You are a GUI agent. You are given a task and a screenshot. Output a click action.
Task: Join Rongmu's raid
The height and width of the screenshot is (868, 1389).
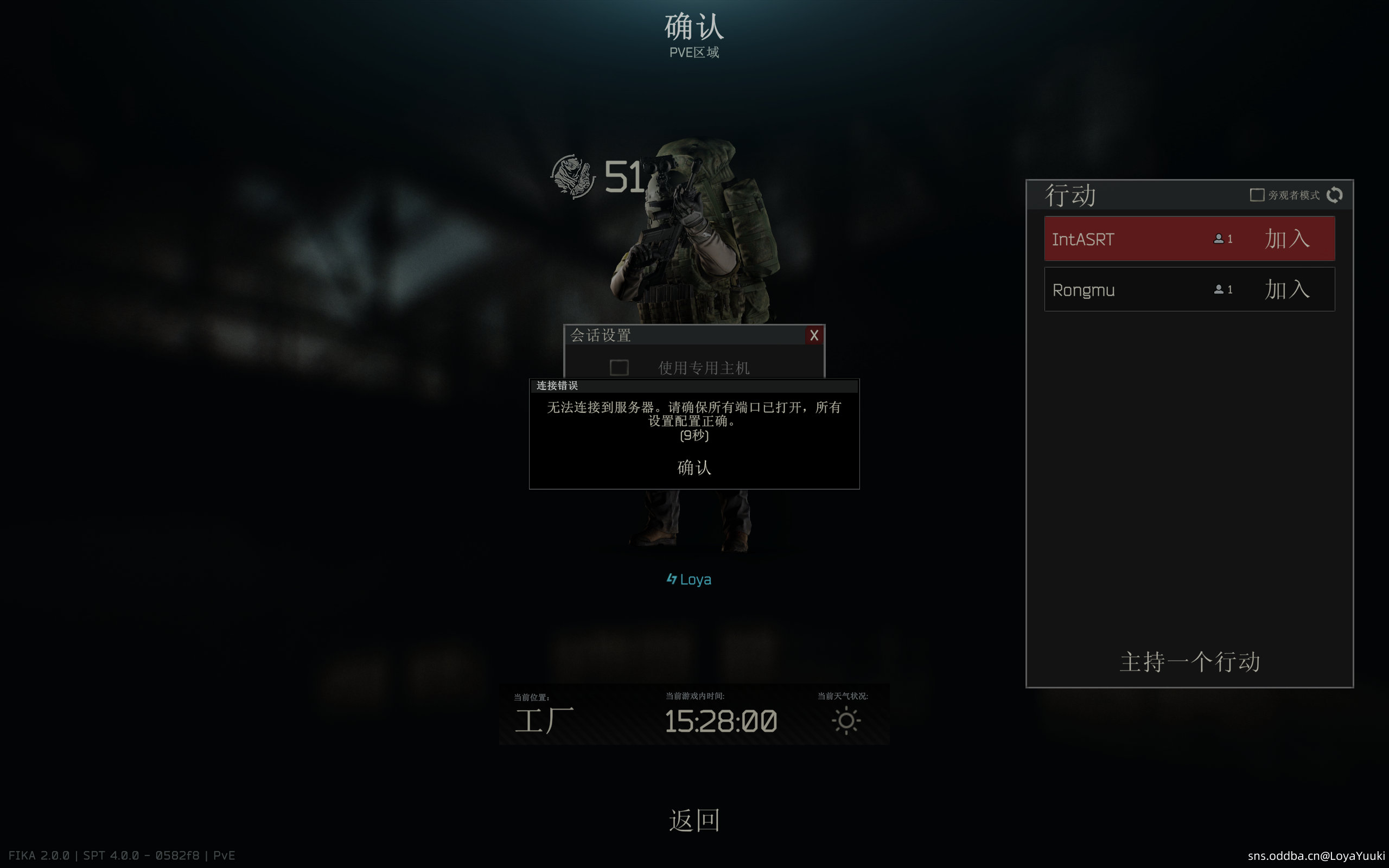[1287, 289]
